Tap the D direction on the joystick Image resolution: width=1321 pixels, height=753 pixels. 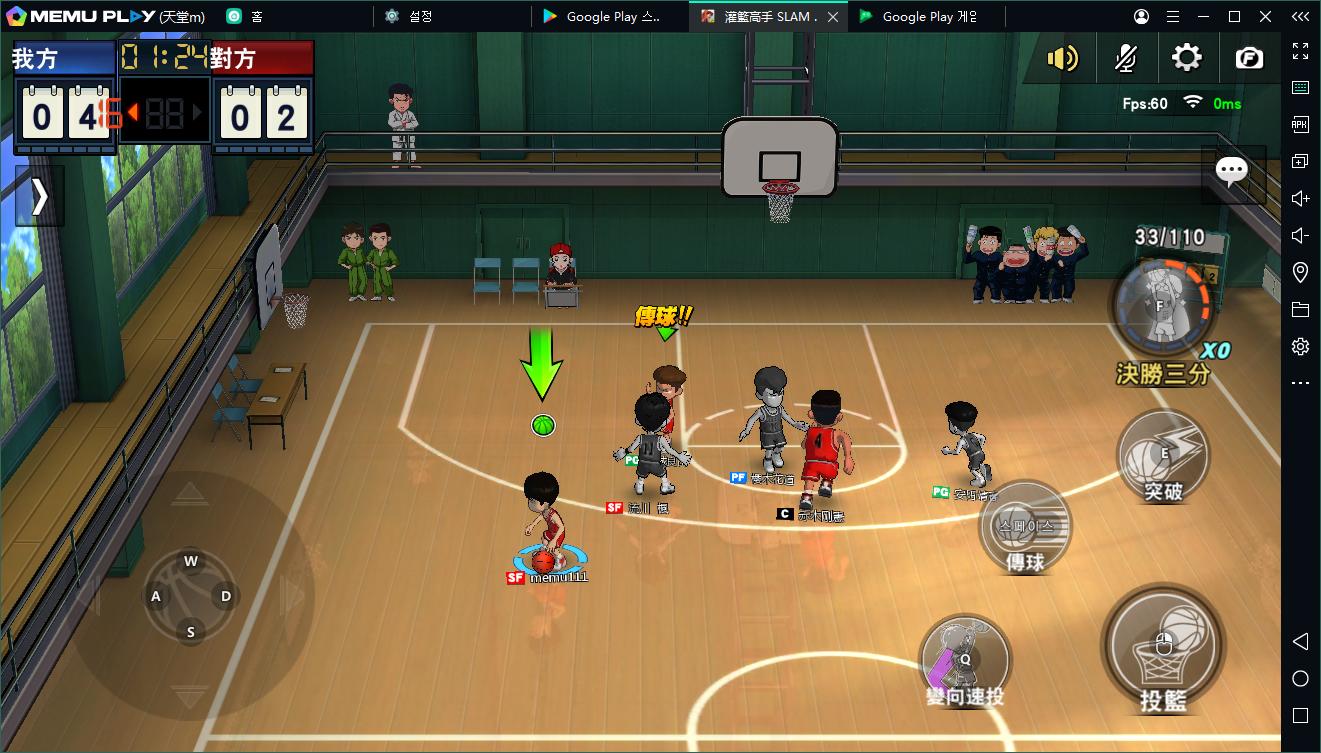tap(226, 596)
